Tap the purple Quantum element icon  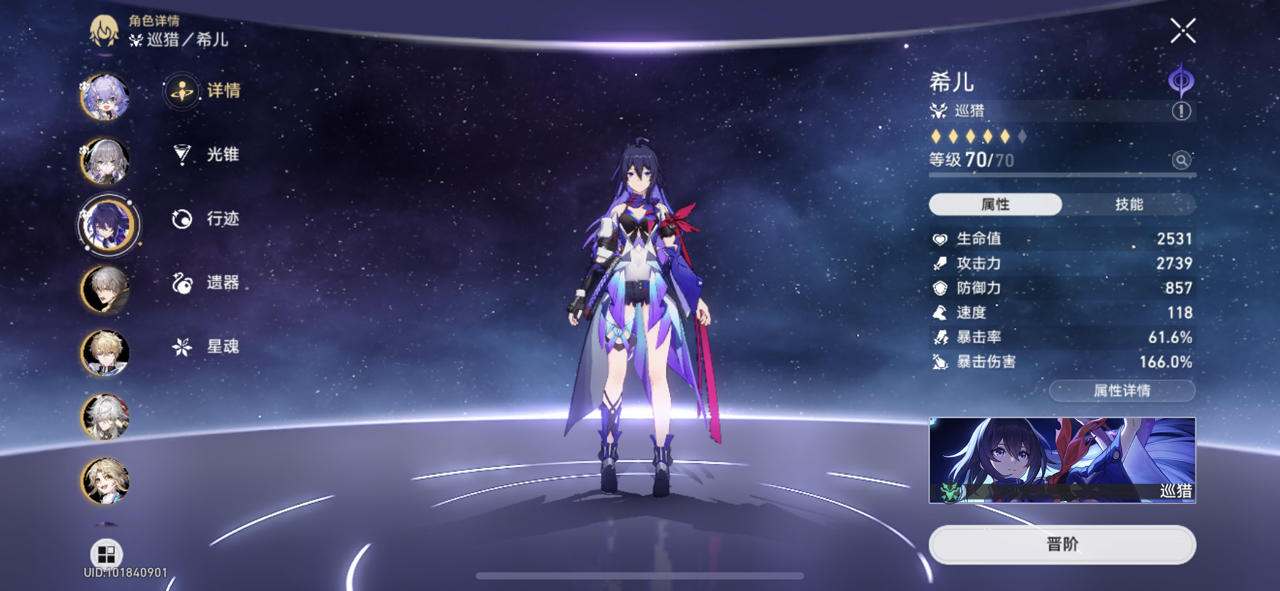[1181, 80]
